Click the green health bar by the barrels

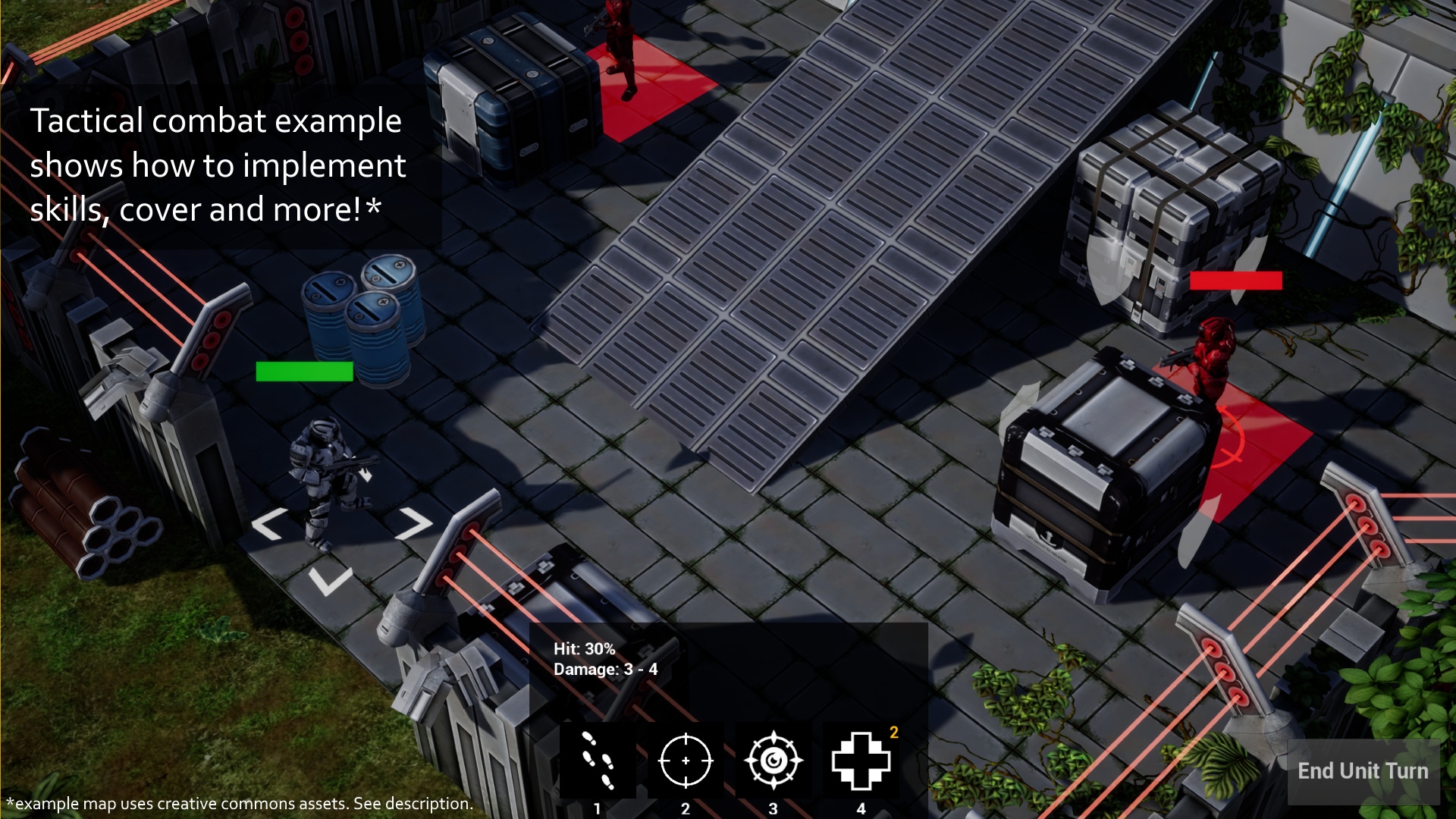point(304,371)
